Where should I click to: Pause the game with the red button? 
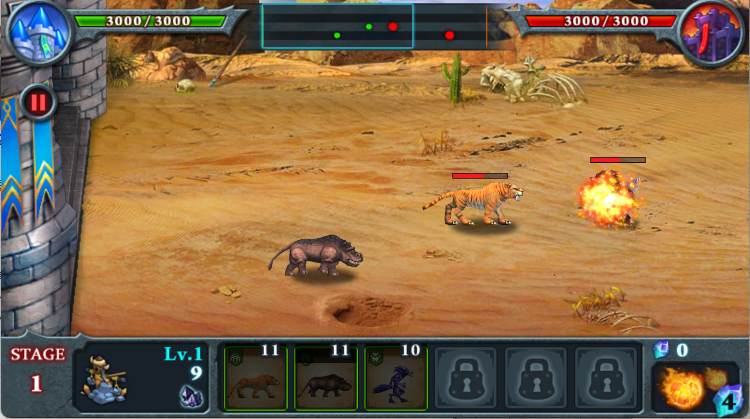38,102
